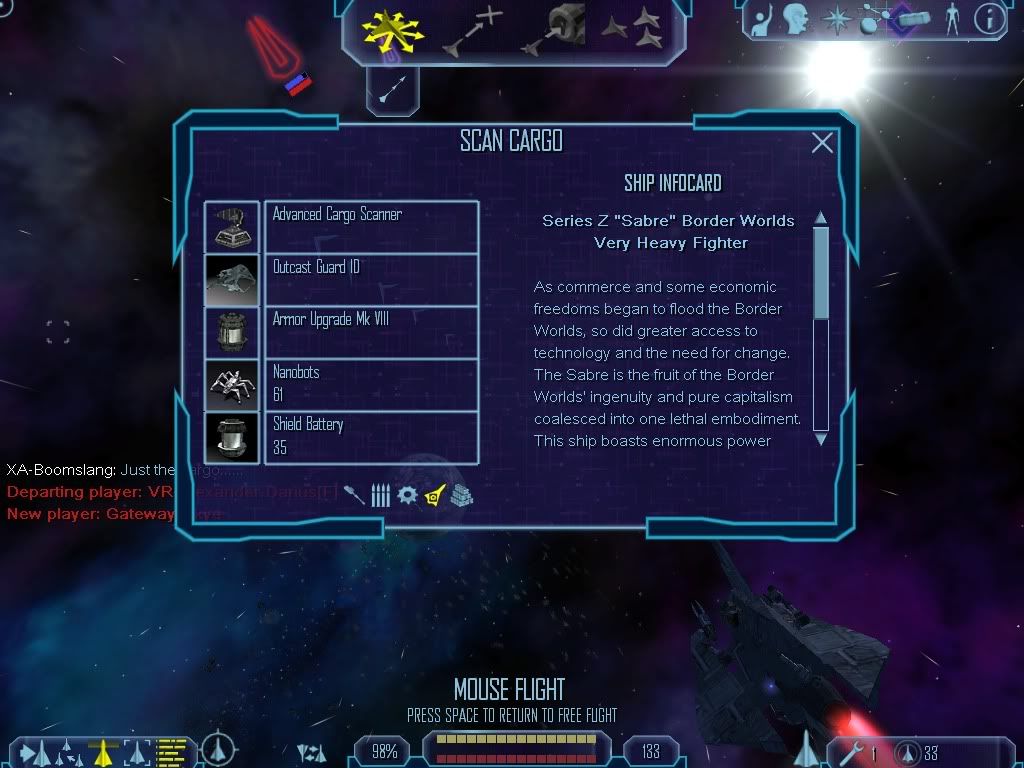The image size is (1024, 768).
Task: Activate the join formation maneuver icon
Action: tap(633, 31)
